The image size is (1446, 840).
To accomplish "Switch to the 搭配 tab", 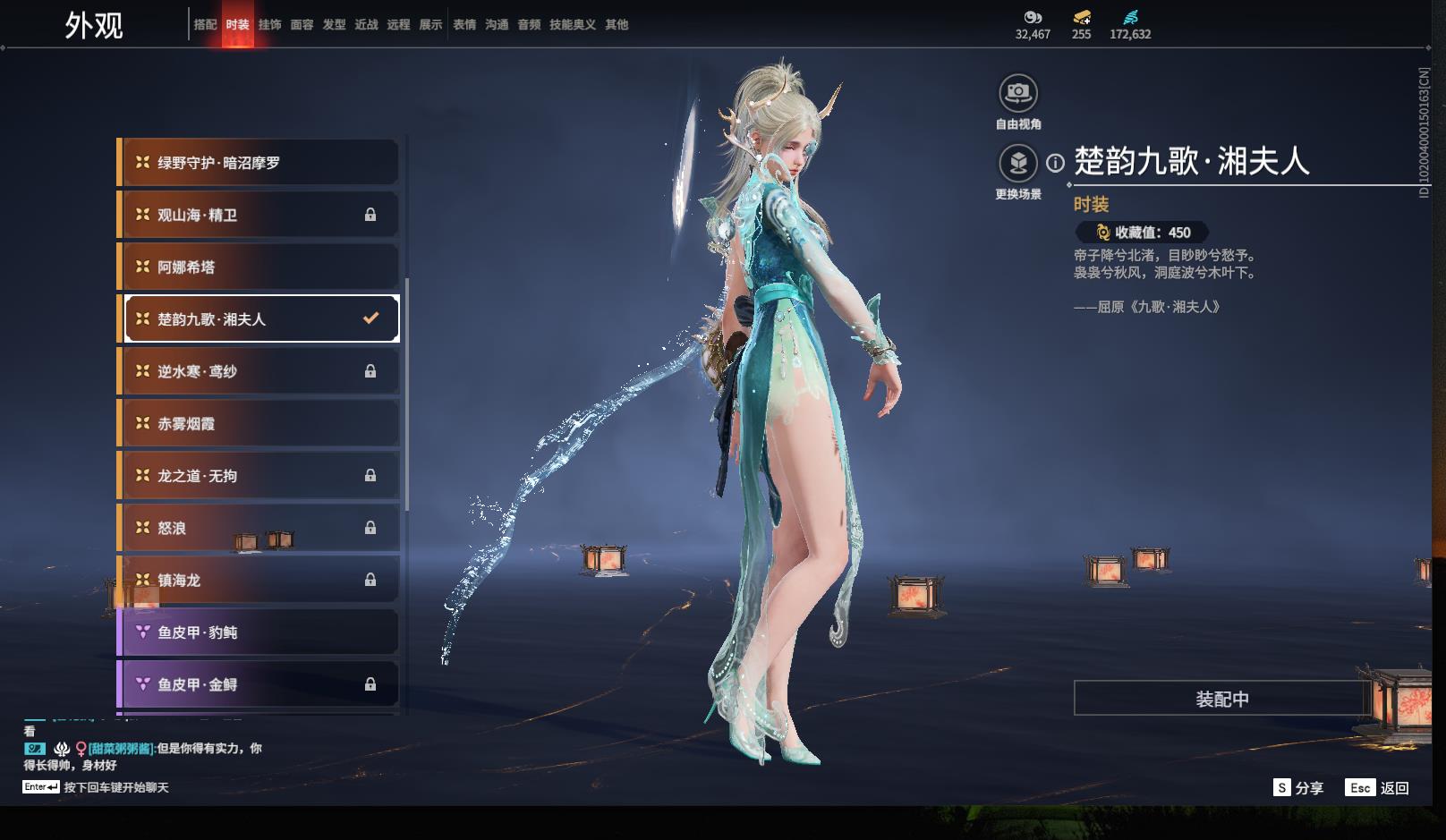I will pyautogui.click(x=205, y=25).
